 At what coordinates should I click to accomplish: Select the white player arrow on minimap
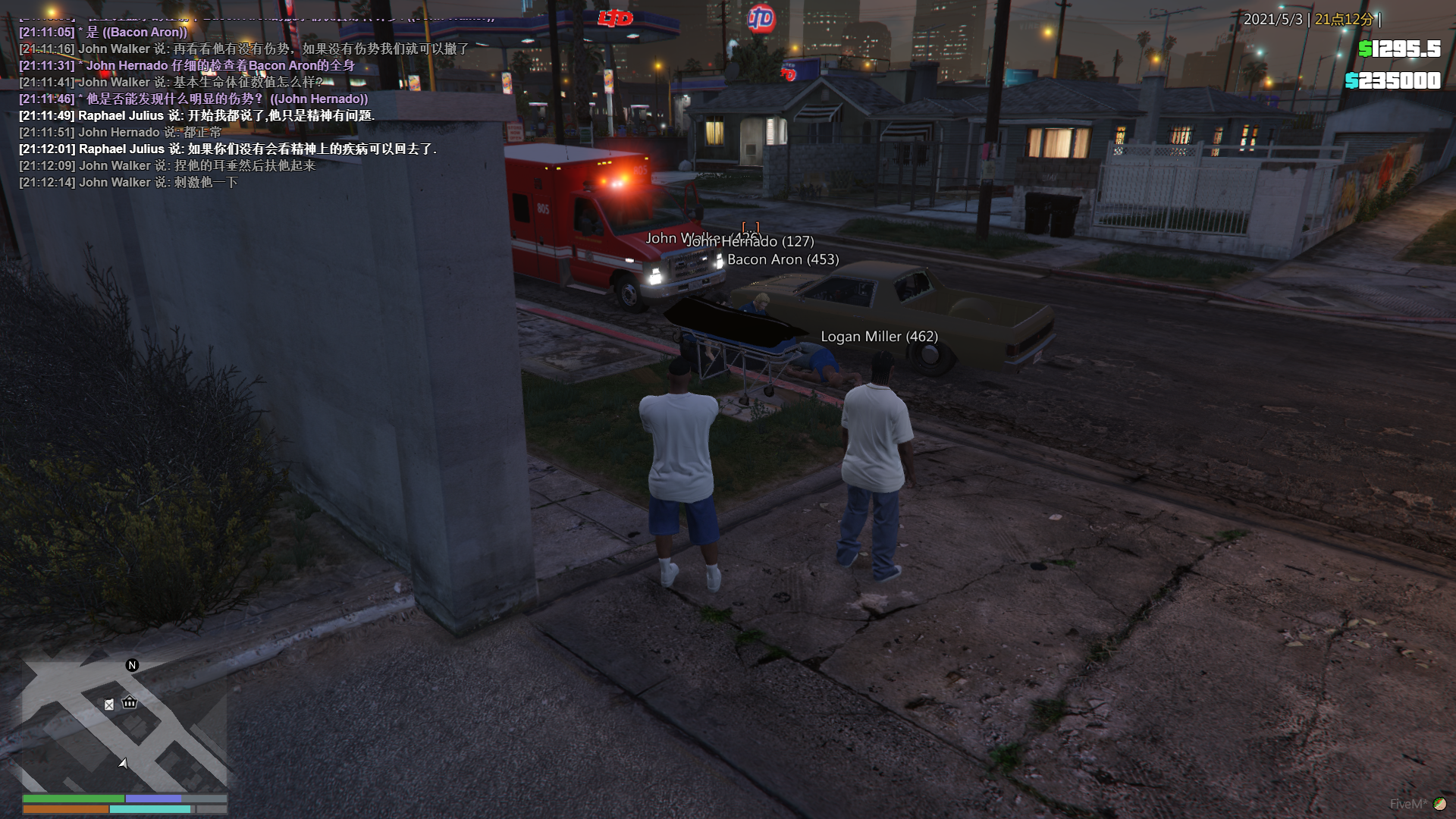click(x=123, y=763)
